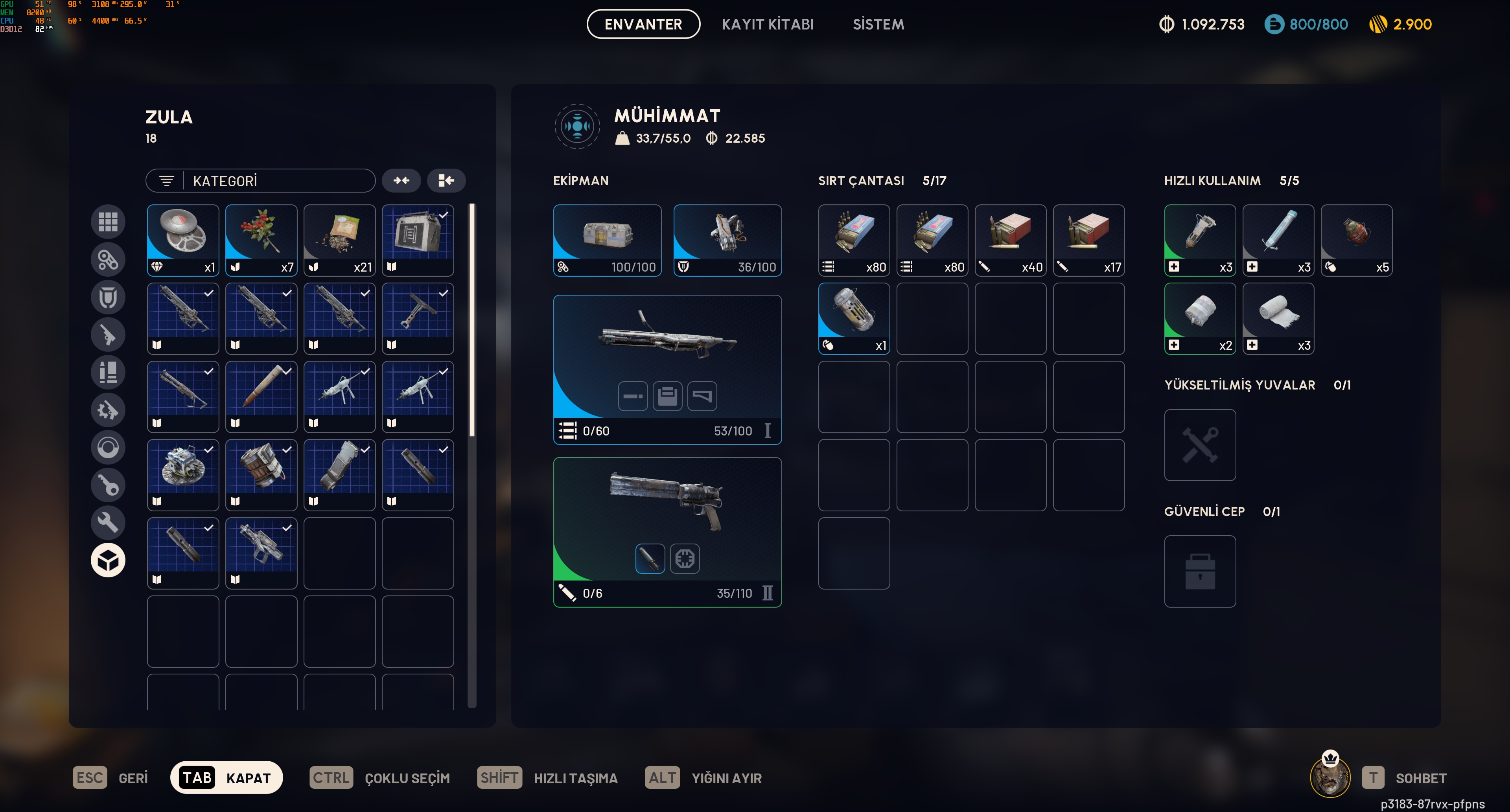The height and width of the screenshot is (812, 1510).
Task: Switch to the Kayıt Kitabı tab
Action: [x=767, y=24]
